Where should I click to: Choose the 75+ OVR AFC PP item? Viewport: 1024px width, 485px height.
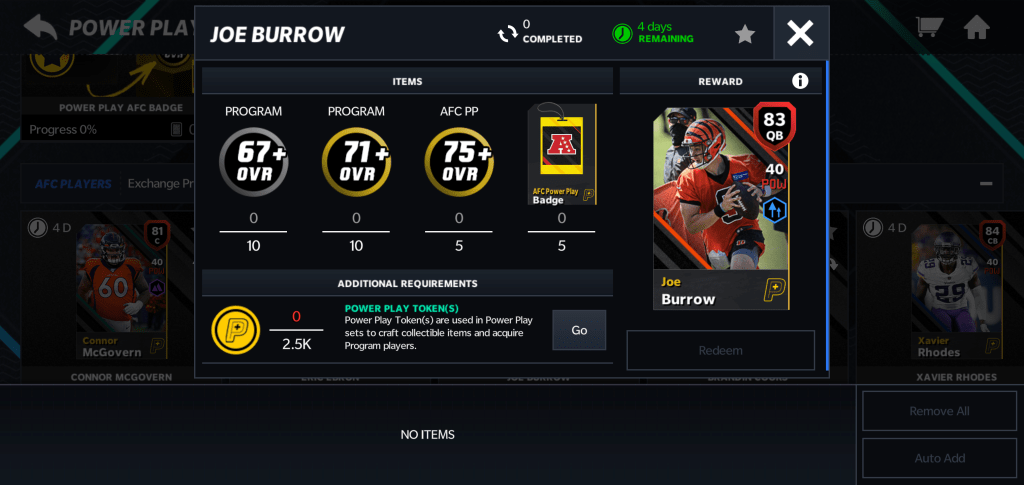[x=459, y=160]
